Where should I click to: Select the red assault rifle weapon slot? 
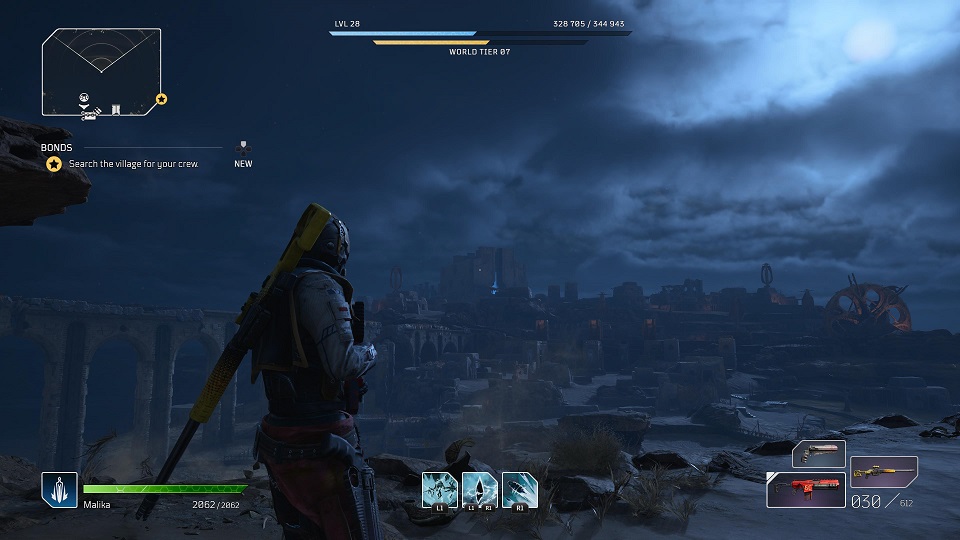pyautogui.click(x=805, y=490)
